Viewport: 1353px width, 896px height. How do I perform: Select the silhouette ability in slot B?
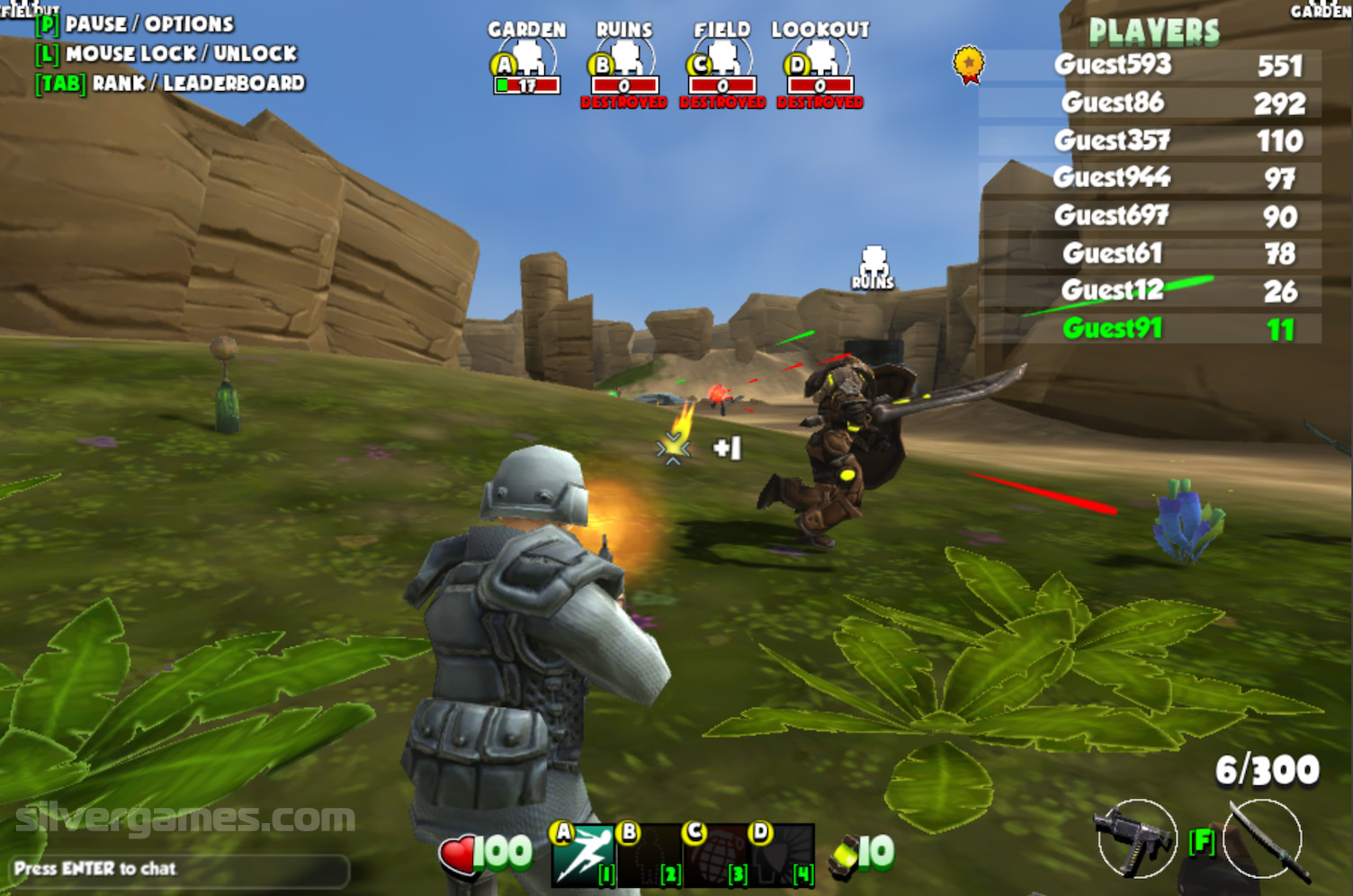coord(649,854)
